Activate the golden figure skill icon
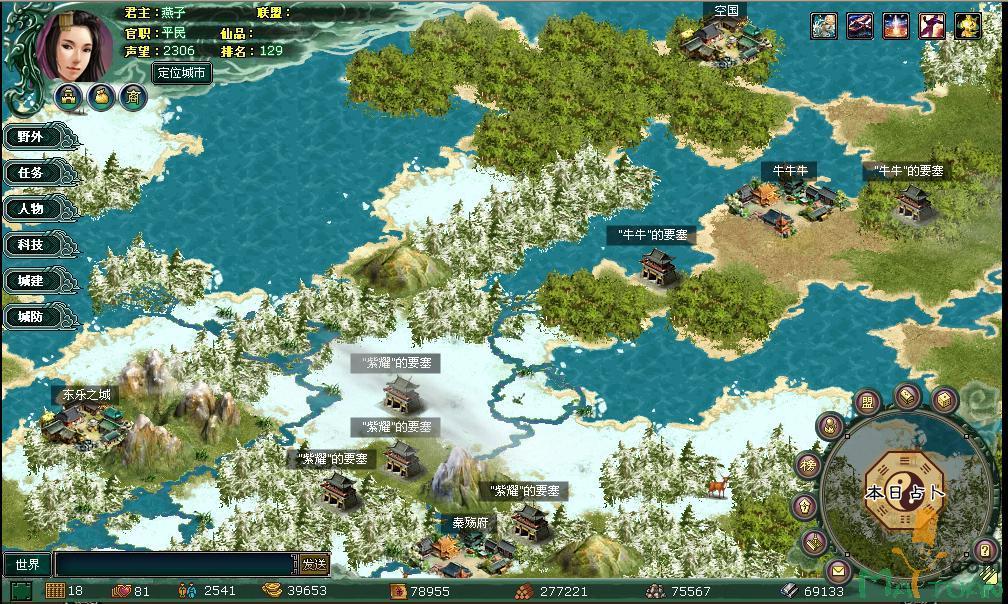1008x604 pixels. pyautogui.click(x=967, y=26)
